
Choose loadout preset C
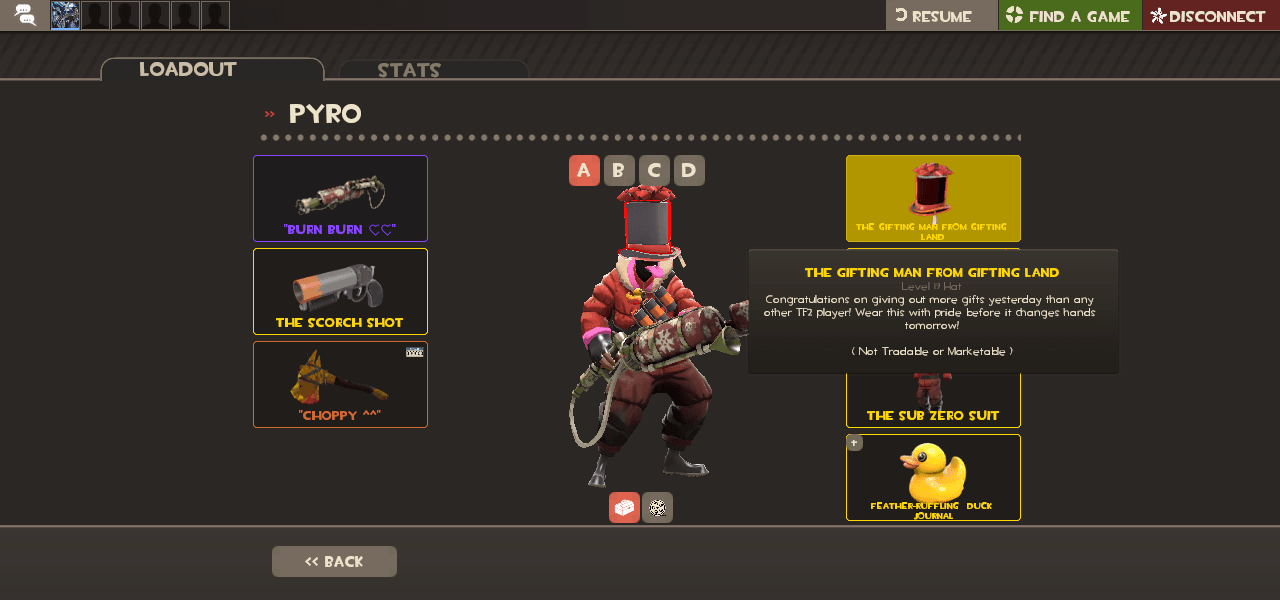point(654,170)
